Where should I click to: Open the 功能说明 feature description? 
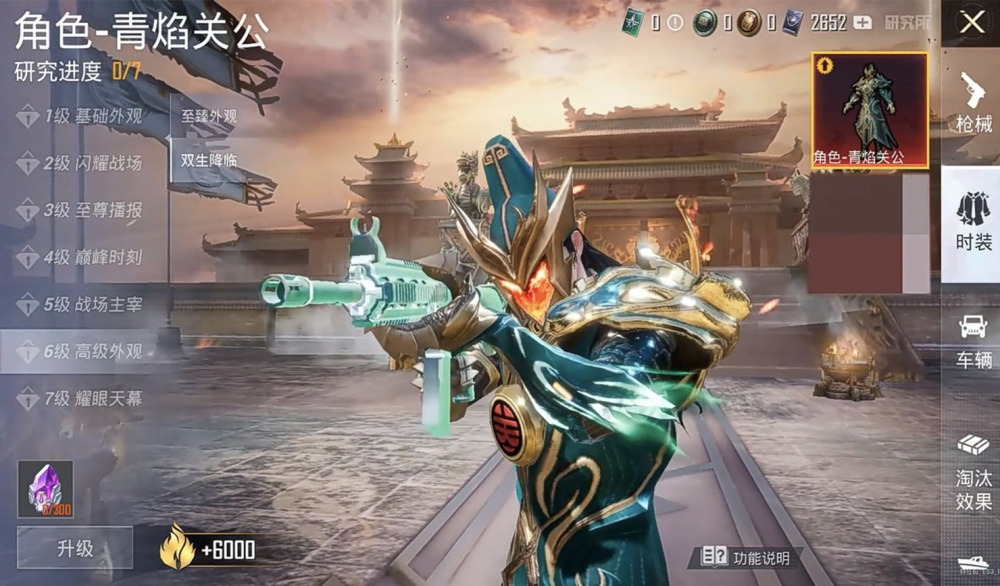(746, 557)
